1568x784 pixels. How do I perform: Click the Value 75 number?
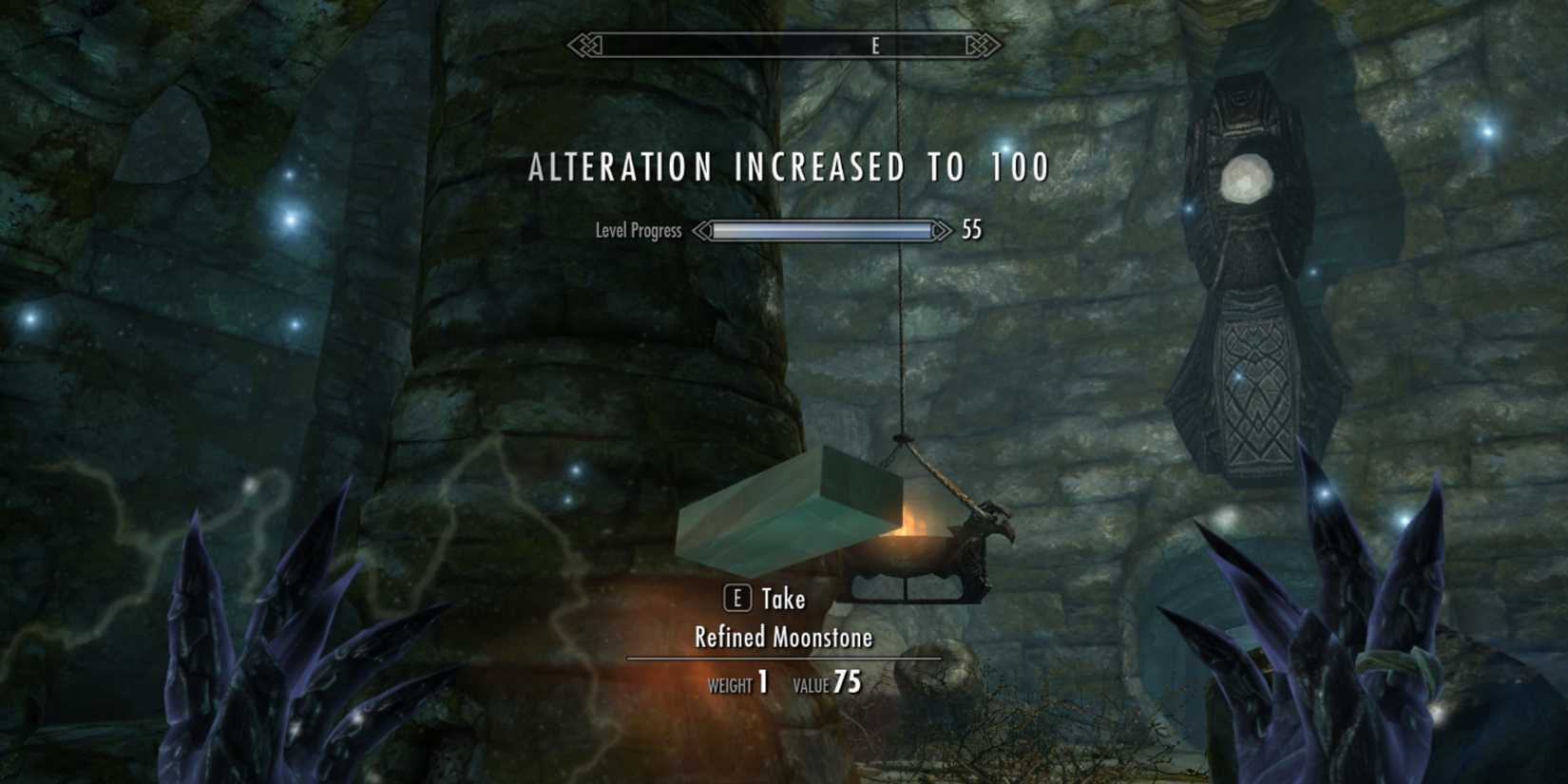click(x=847, y=680)
